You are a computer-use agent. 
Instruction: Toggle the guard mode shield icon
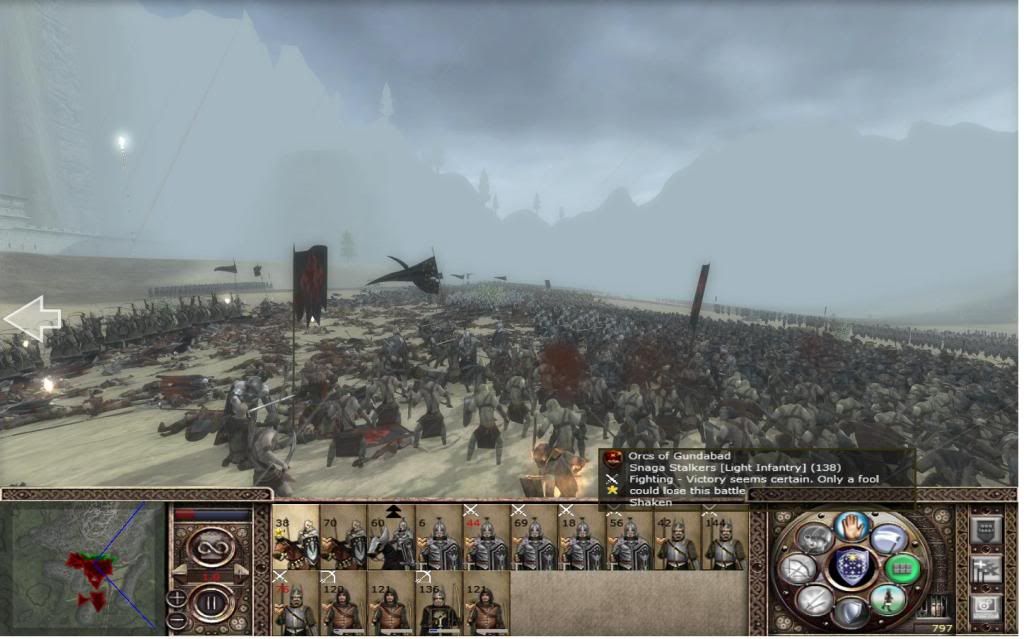(851, 611)
